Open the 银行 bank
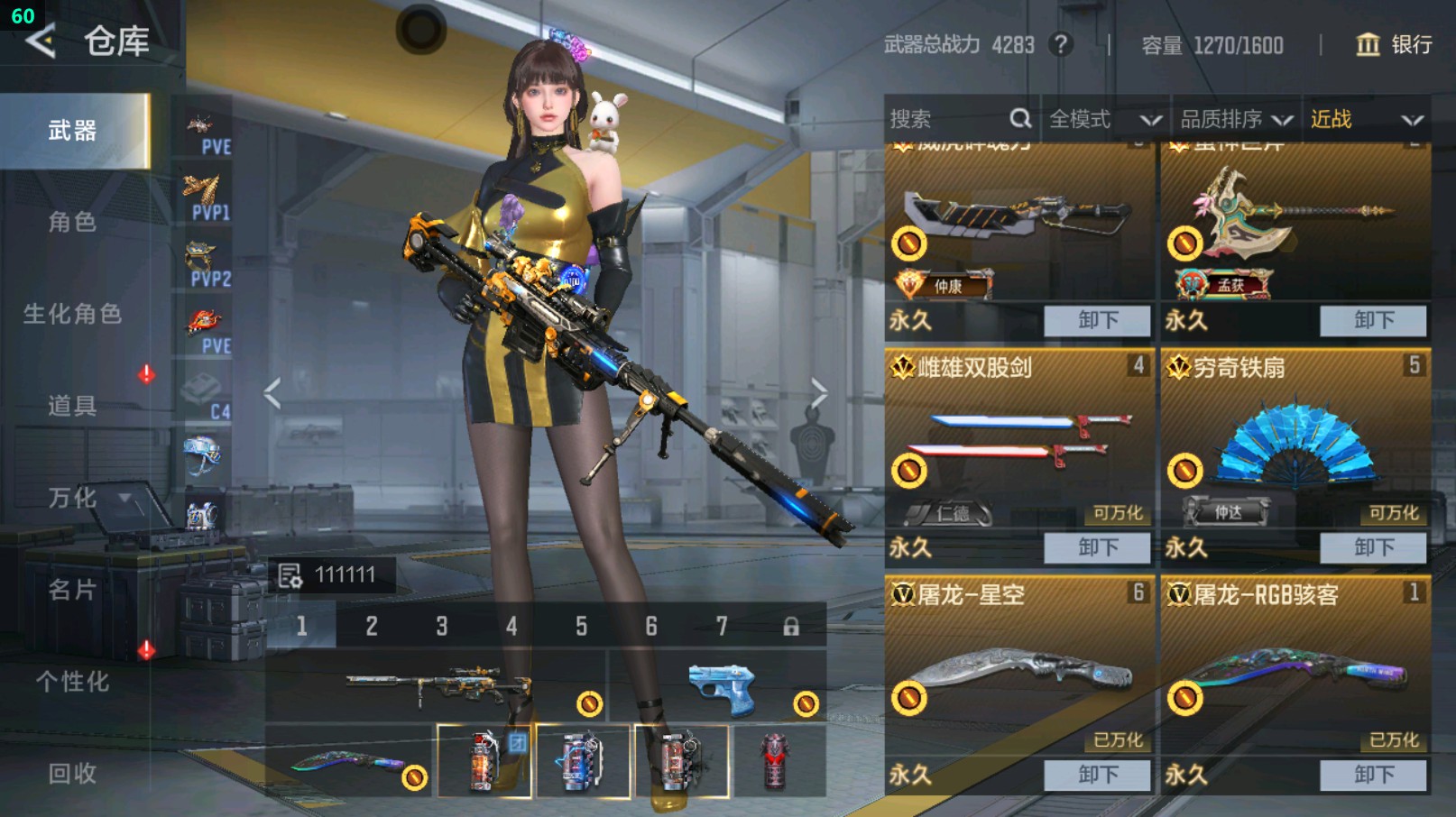 pyautogui.click(x=1394, y=45)
